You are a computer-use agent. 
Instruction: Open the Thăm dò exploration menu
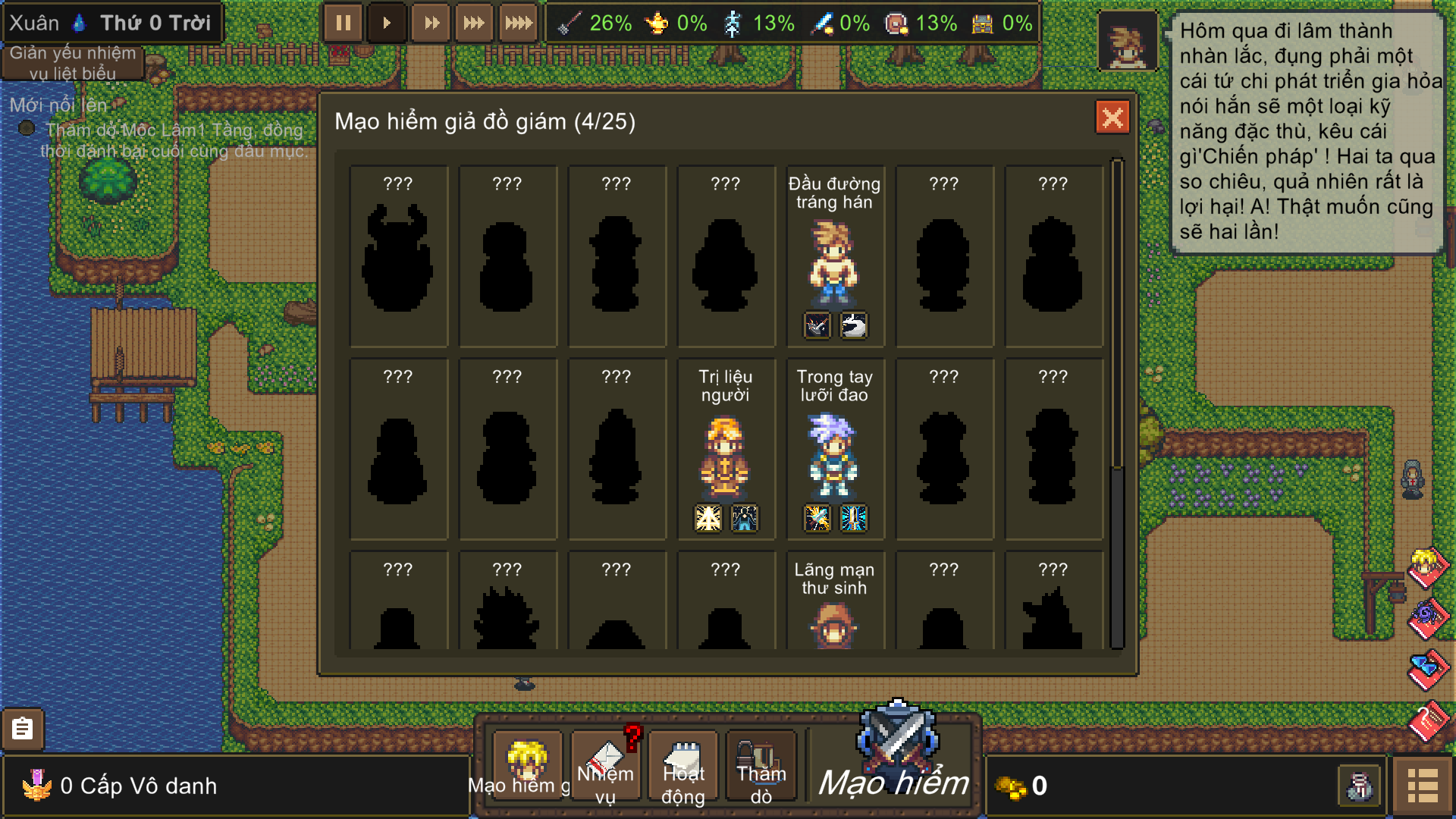pos(761,766)
